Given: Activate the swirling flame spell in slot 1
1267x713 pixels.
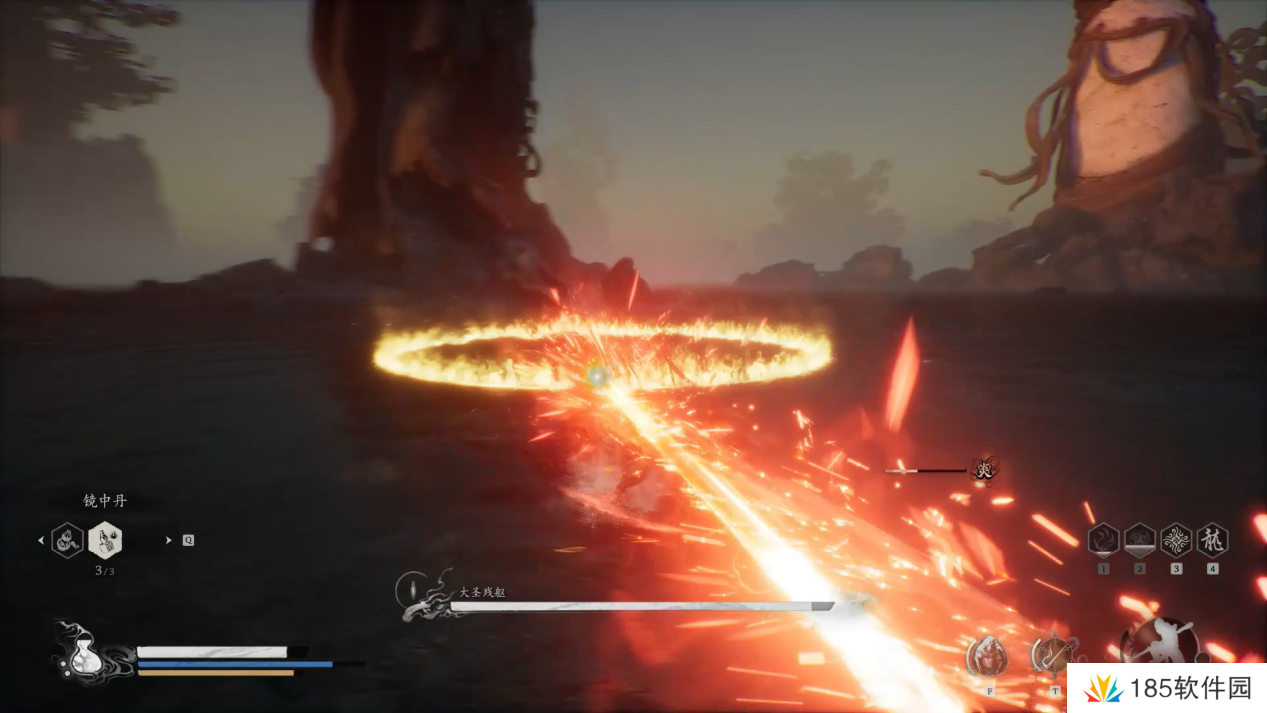Looking at the screenshot, I should 1103,540.
